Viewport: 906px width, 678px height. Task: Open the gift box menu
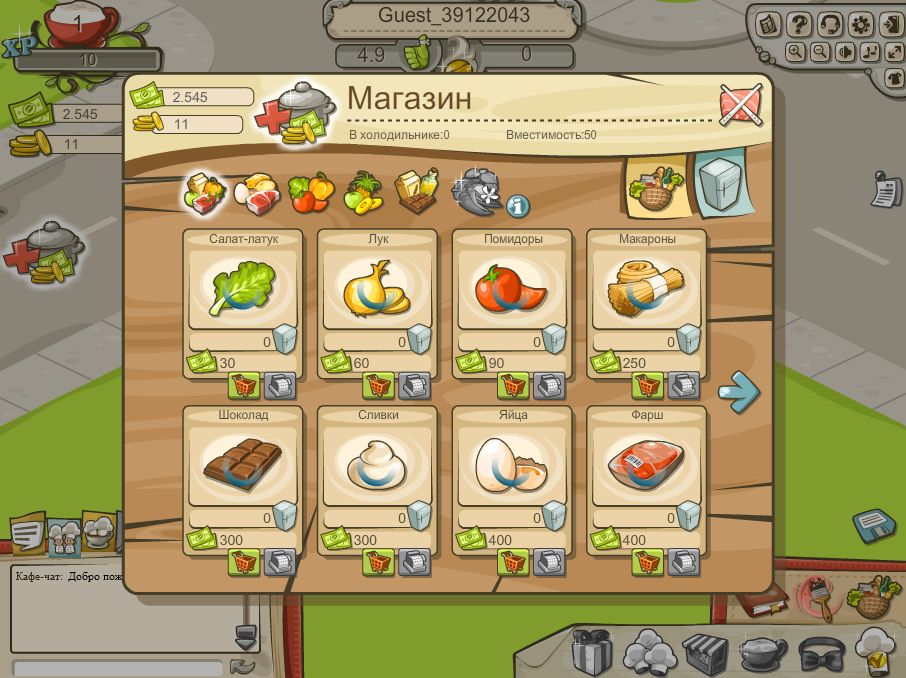coord(591,652)
